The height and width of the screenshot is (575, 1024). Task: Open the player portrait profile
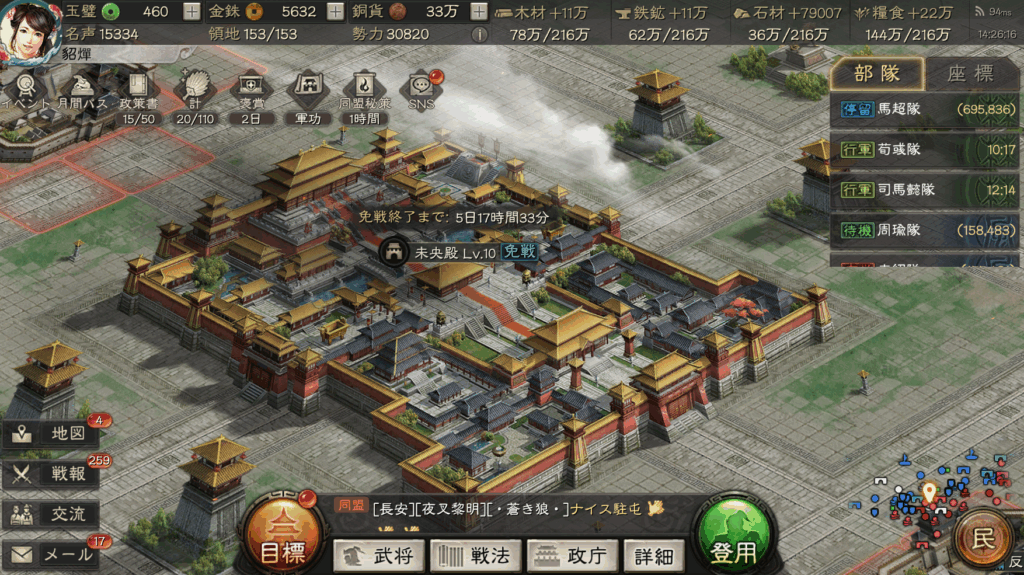(x=32, y=26)
